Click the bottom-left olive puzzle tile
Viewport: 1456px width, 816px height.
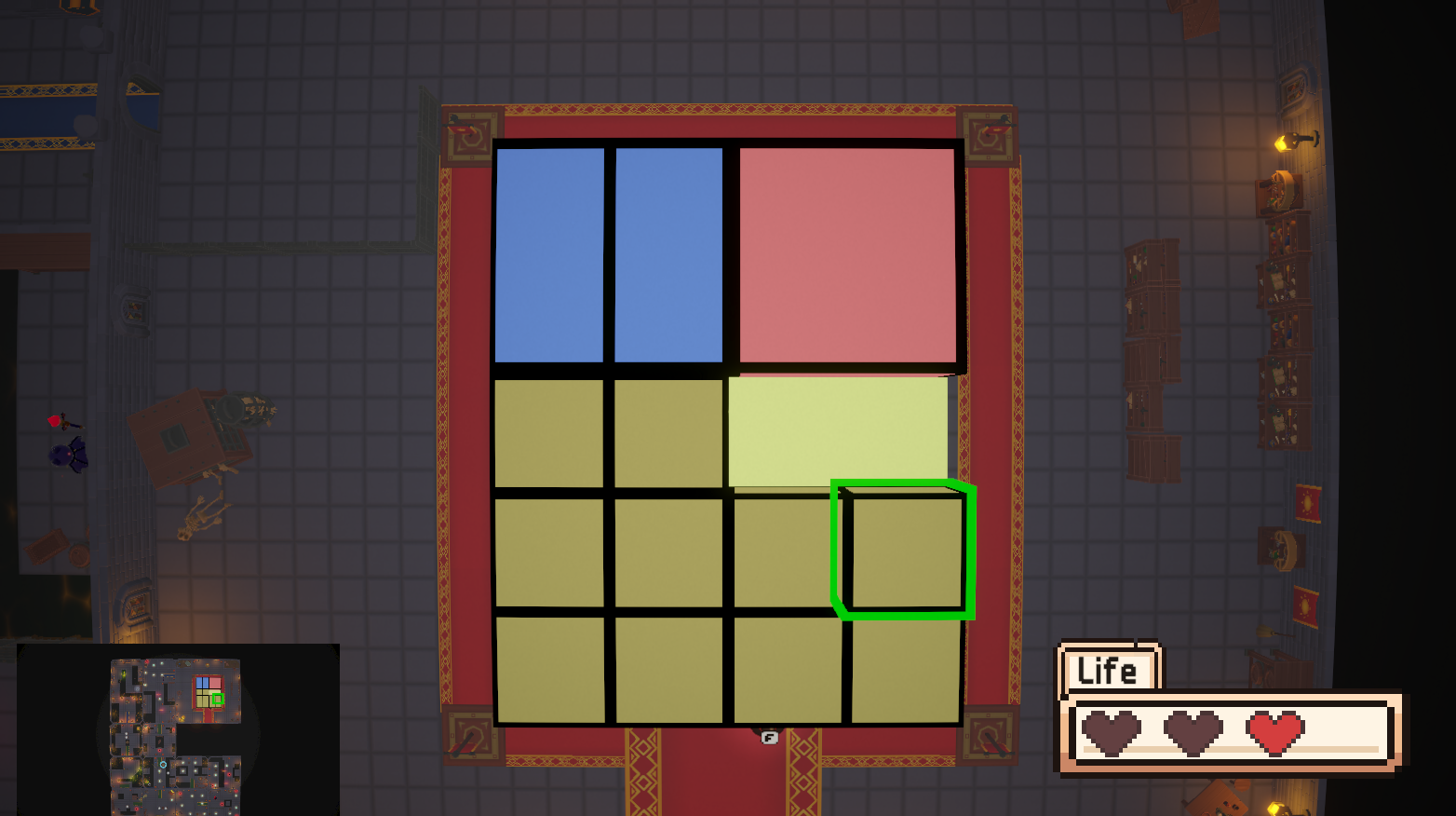point(551,671)
